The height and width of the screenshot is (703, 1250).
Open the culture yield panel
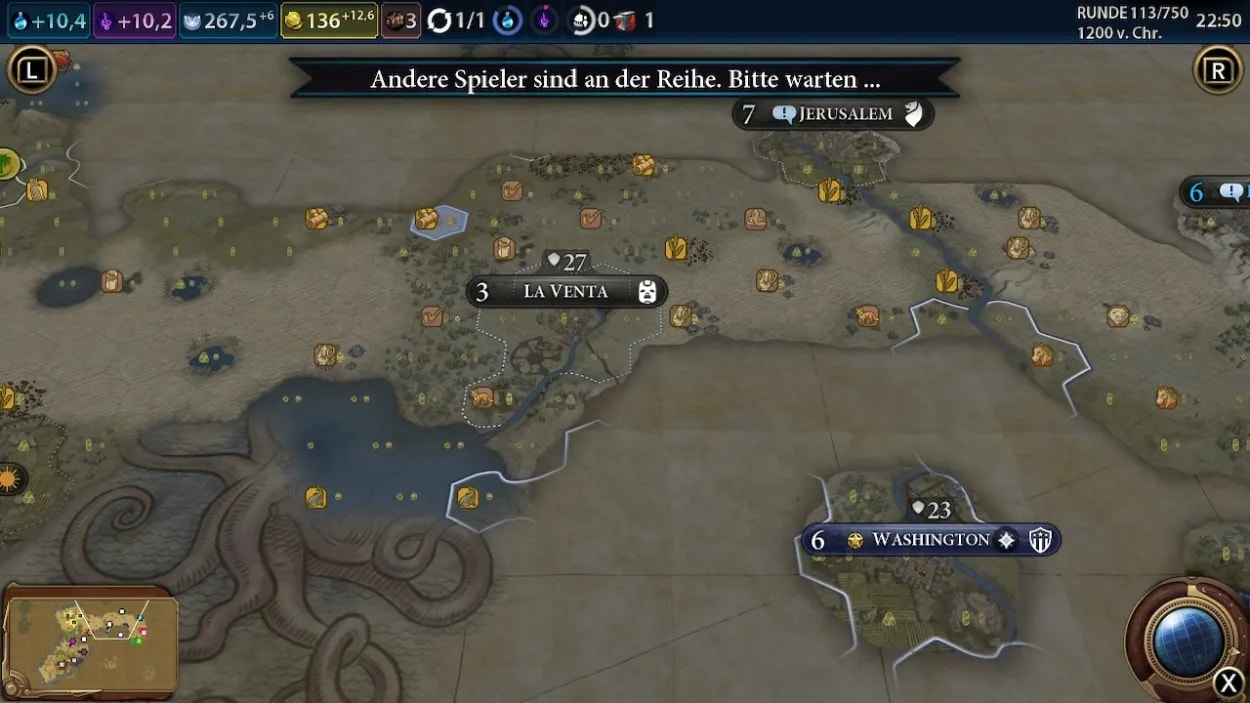click(135, 20)
